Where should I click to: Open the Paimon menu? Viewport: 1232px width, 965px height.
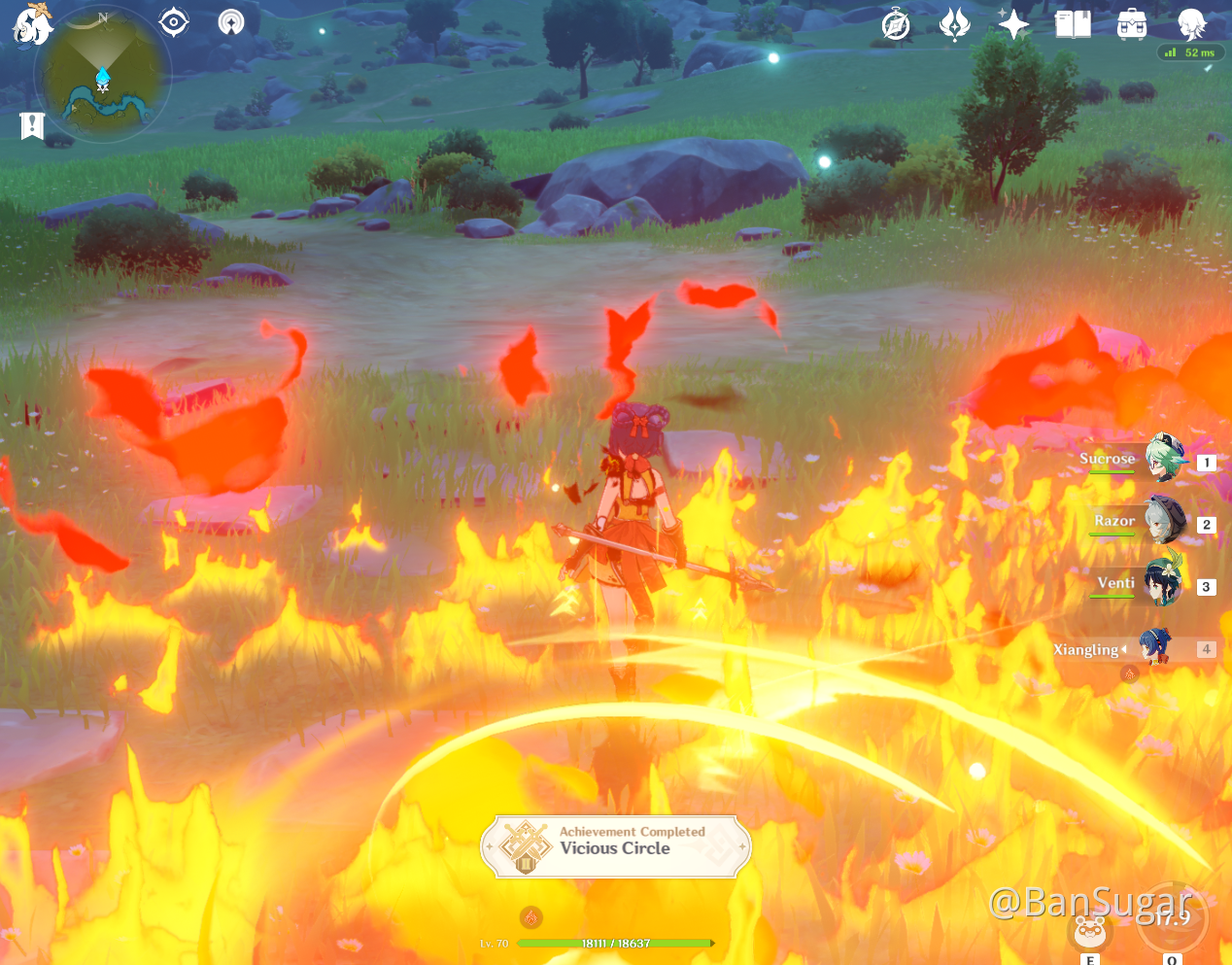click(32, 24)
